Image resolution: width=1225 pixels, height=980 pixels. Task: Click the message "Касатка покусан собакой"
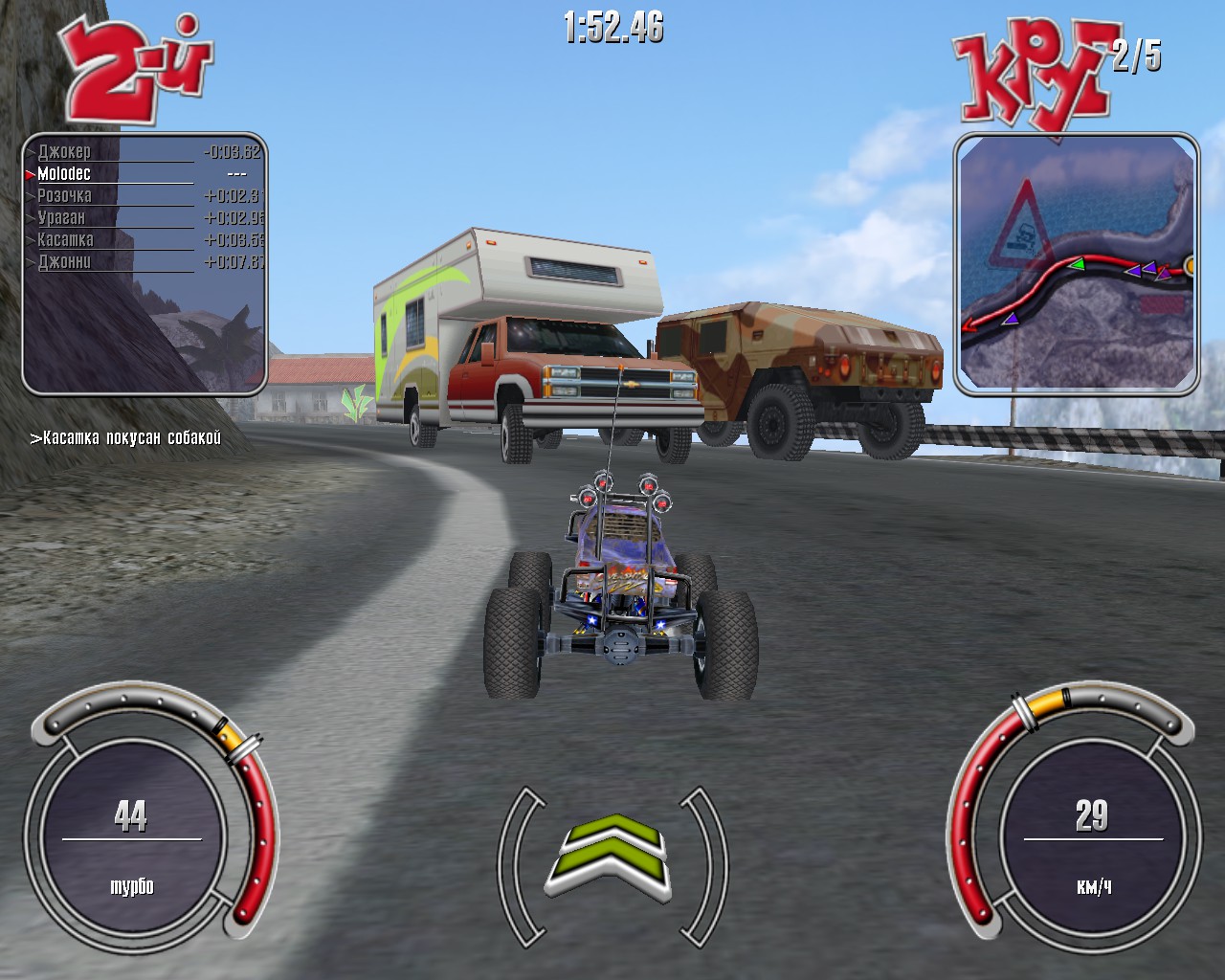(x=126, y=437)
